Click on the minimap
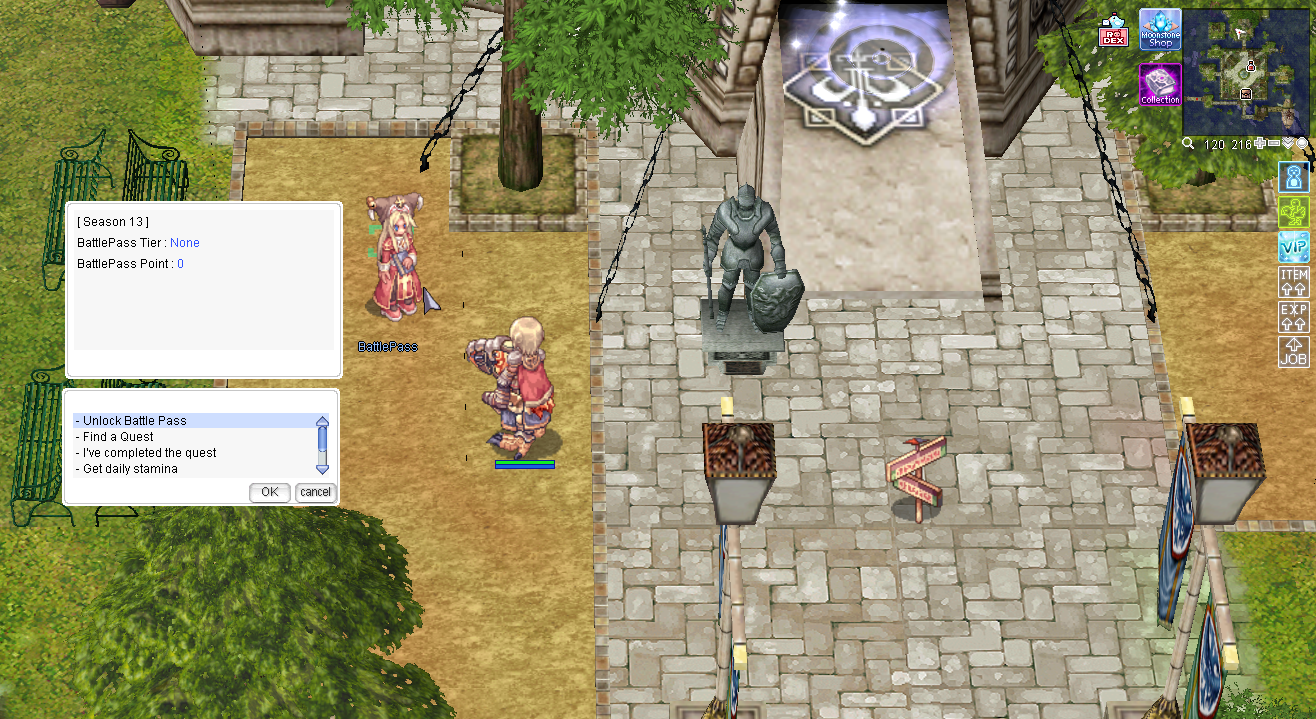The image size is (1316, 719). coord(1245,70)
